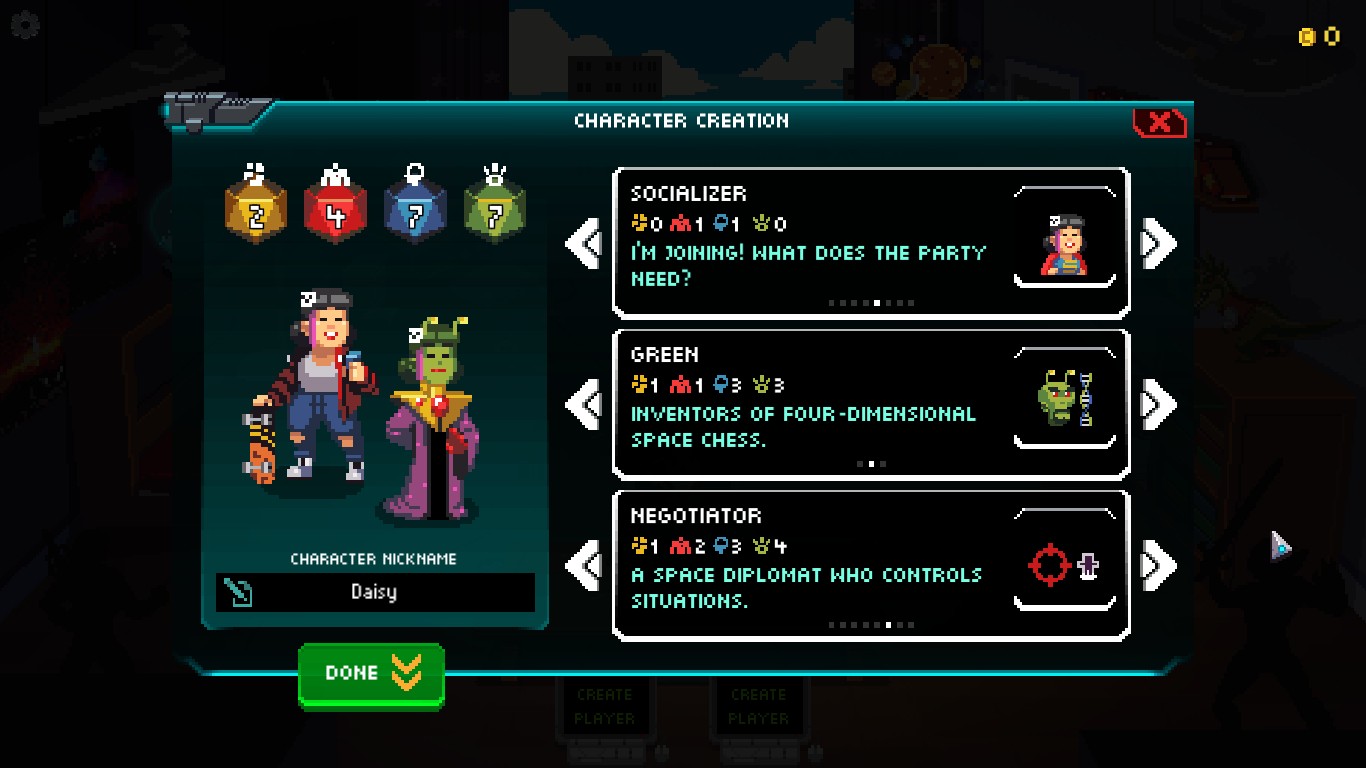Select the Green race card
This screenshot has width=1366, height=768.
click(870, 404)
